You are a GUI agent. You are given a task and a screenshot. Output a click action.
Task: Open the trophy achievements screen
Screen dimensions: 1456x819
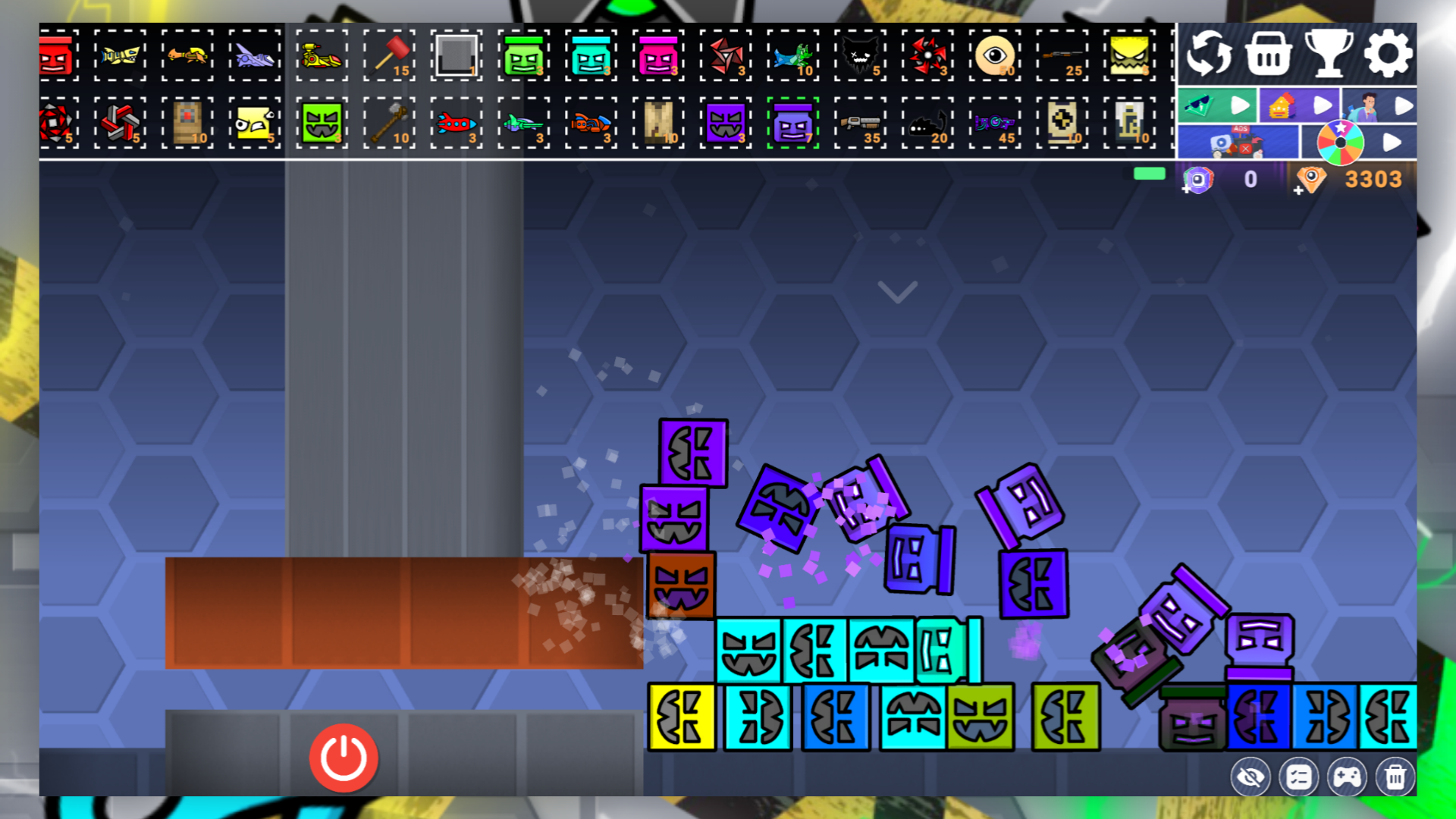pyautogui.click(x=1327, y=55)
